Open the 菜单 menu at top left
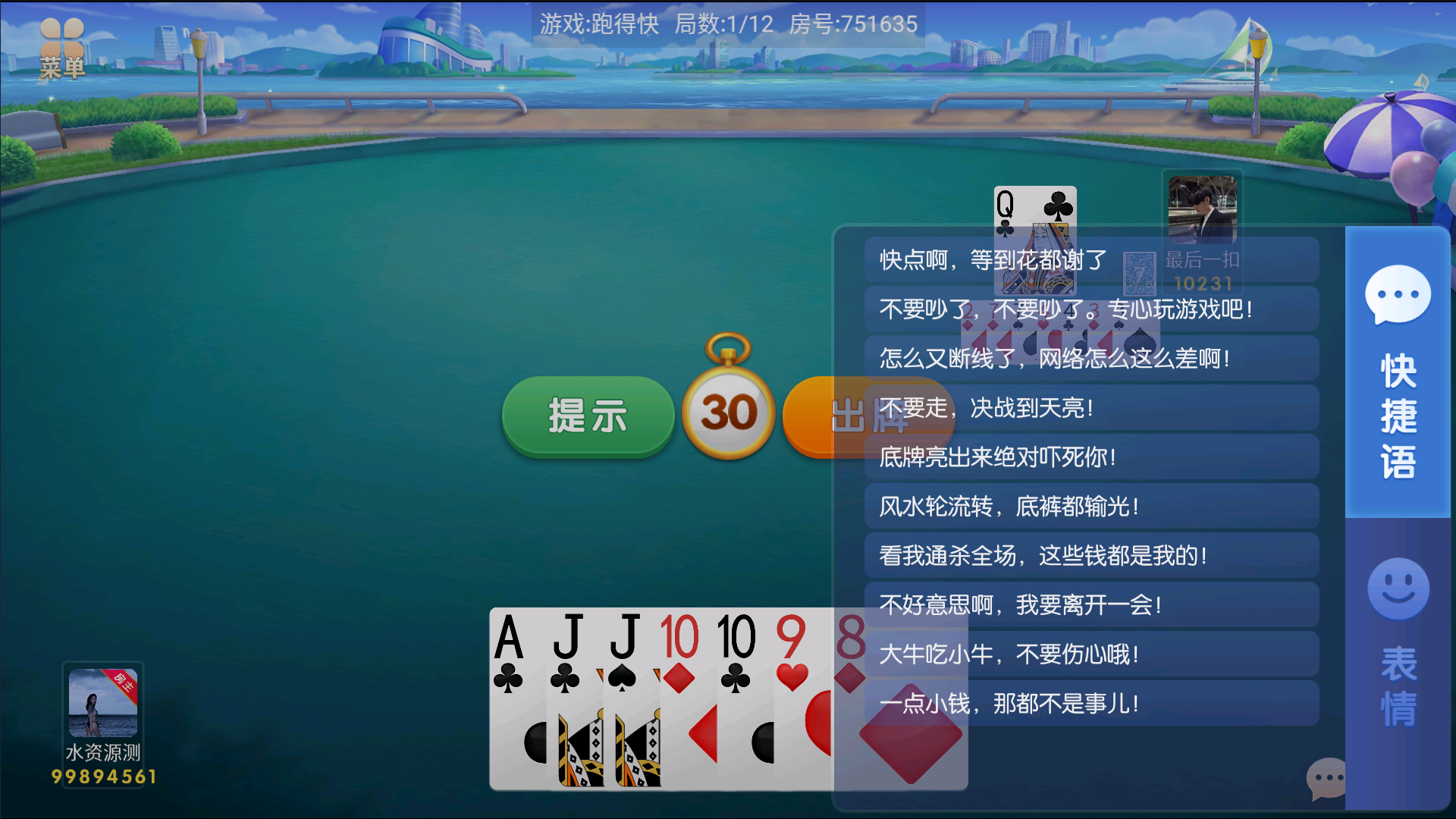Screen dimensions: 1456x819 pyautogui.click(x=61, y=42)
